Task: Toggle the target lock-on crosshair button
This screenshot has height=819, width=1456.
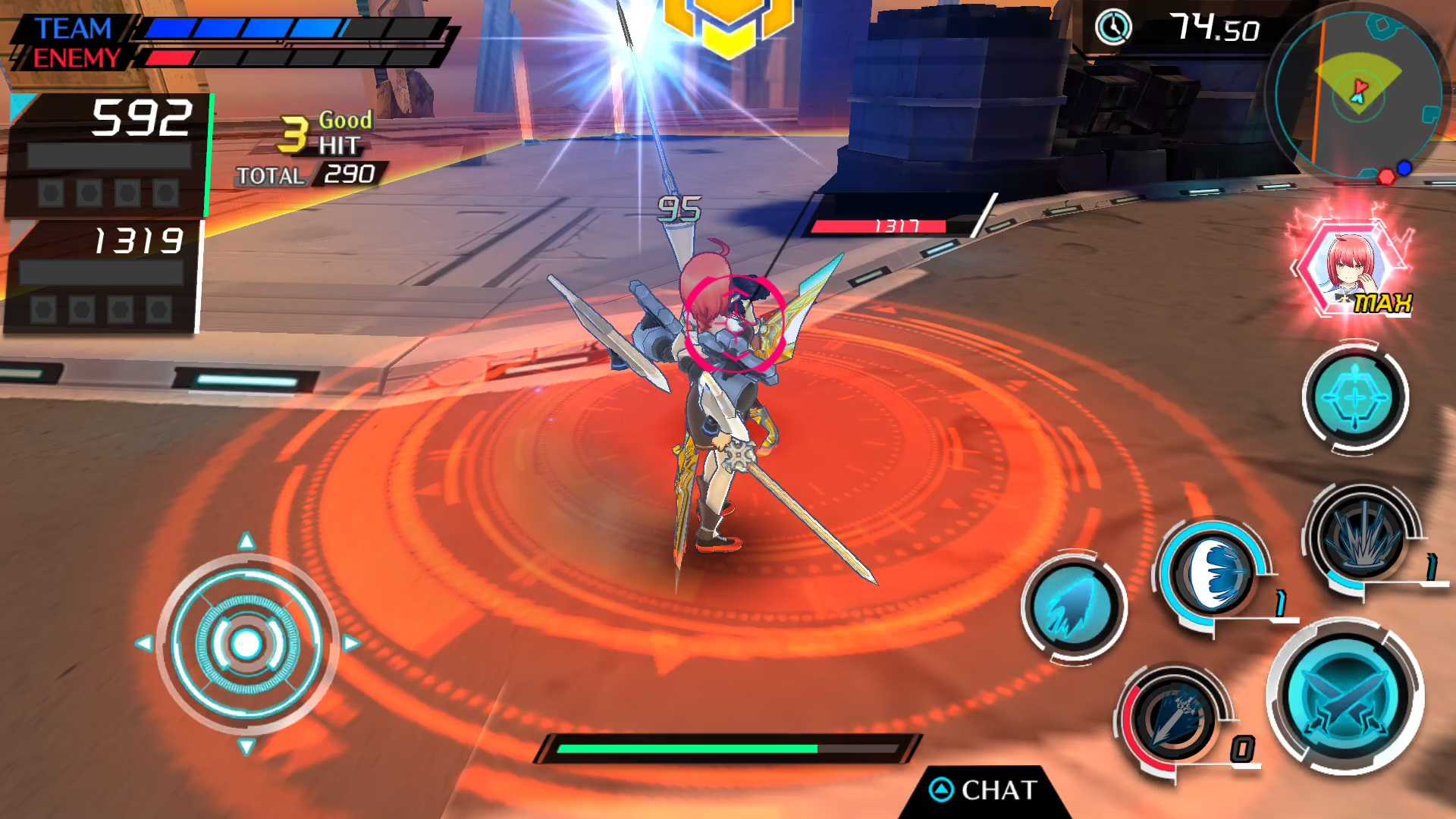Action: pyautogui.click(x=1355, y=397)
